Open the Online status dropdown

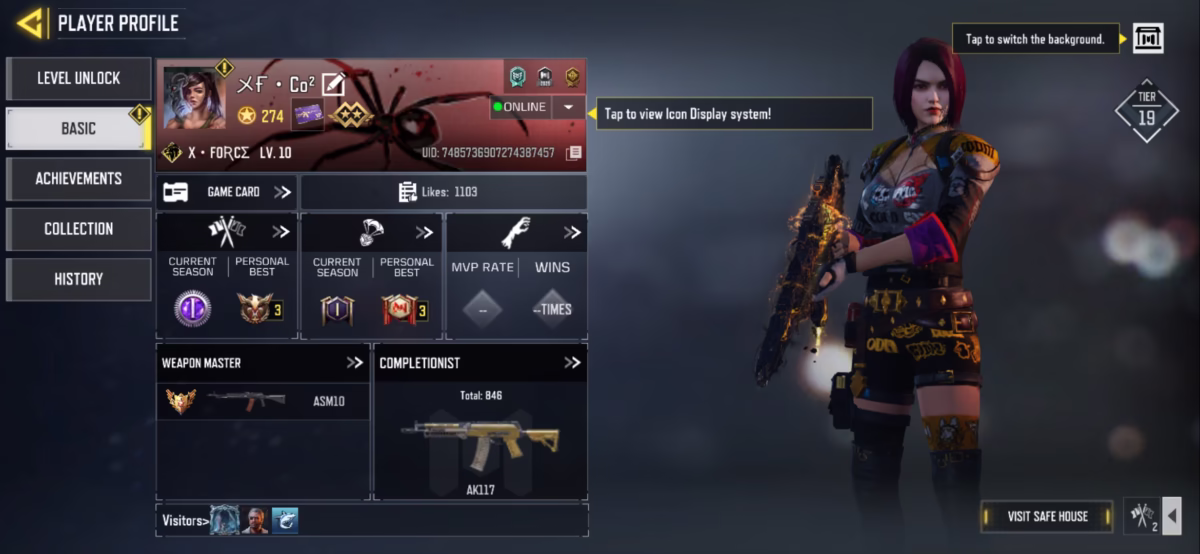568,107
